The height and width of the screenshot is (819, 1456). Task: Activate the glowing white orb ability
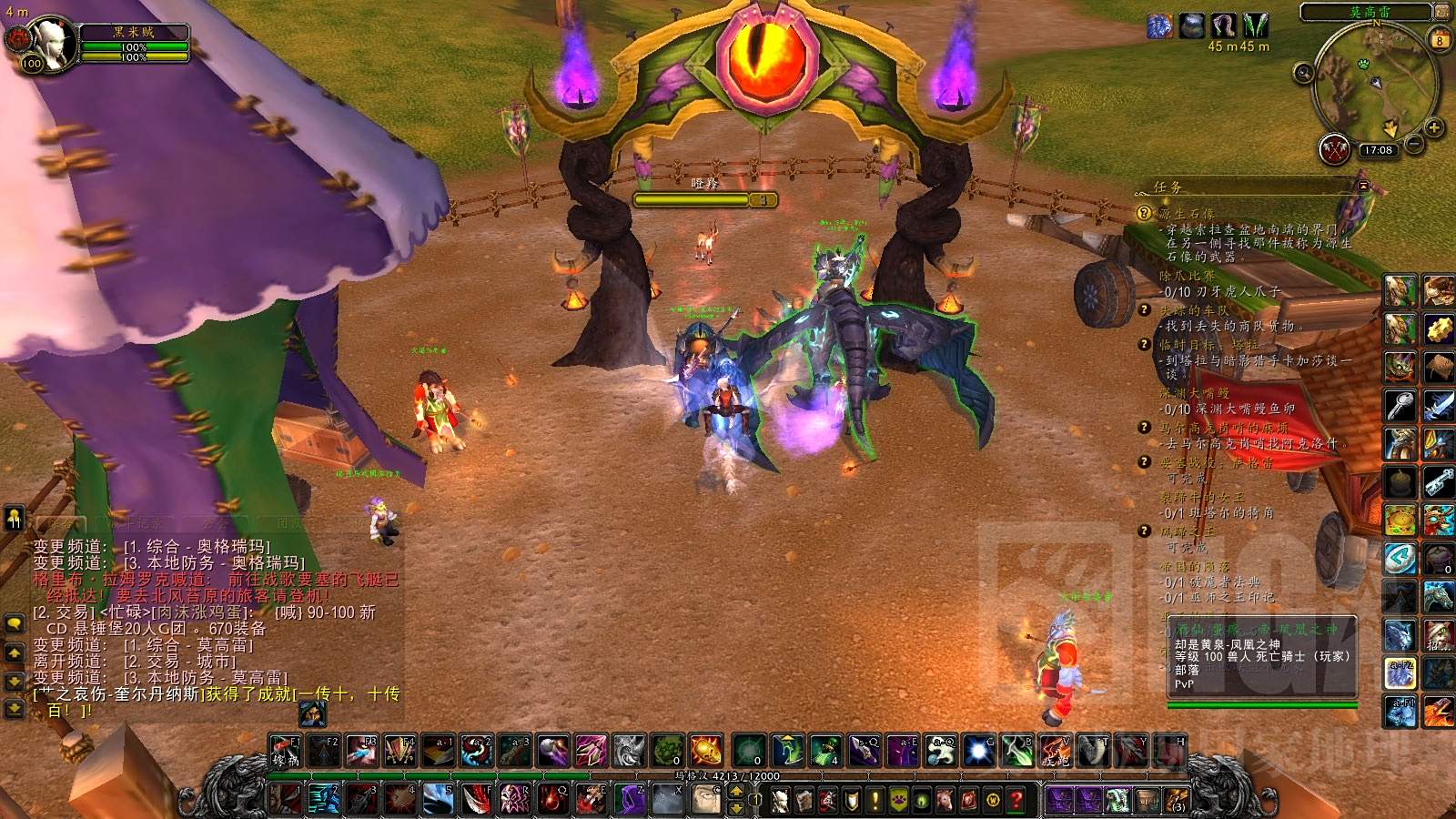(977, 751)
